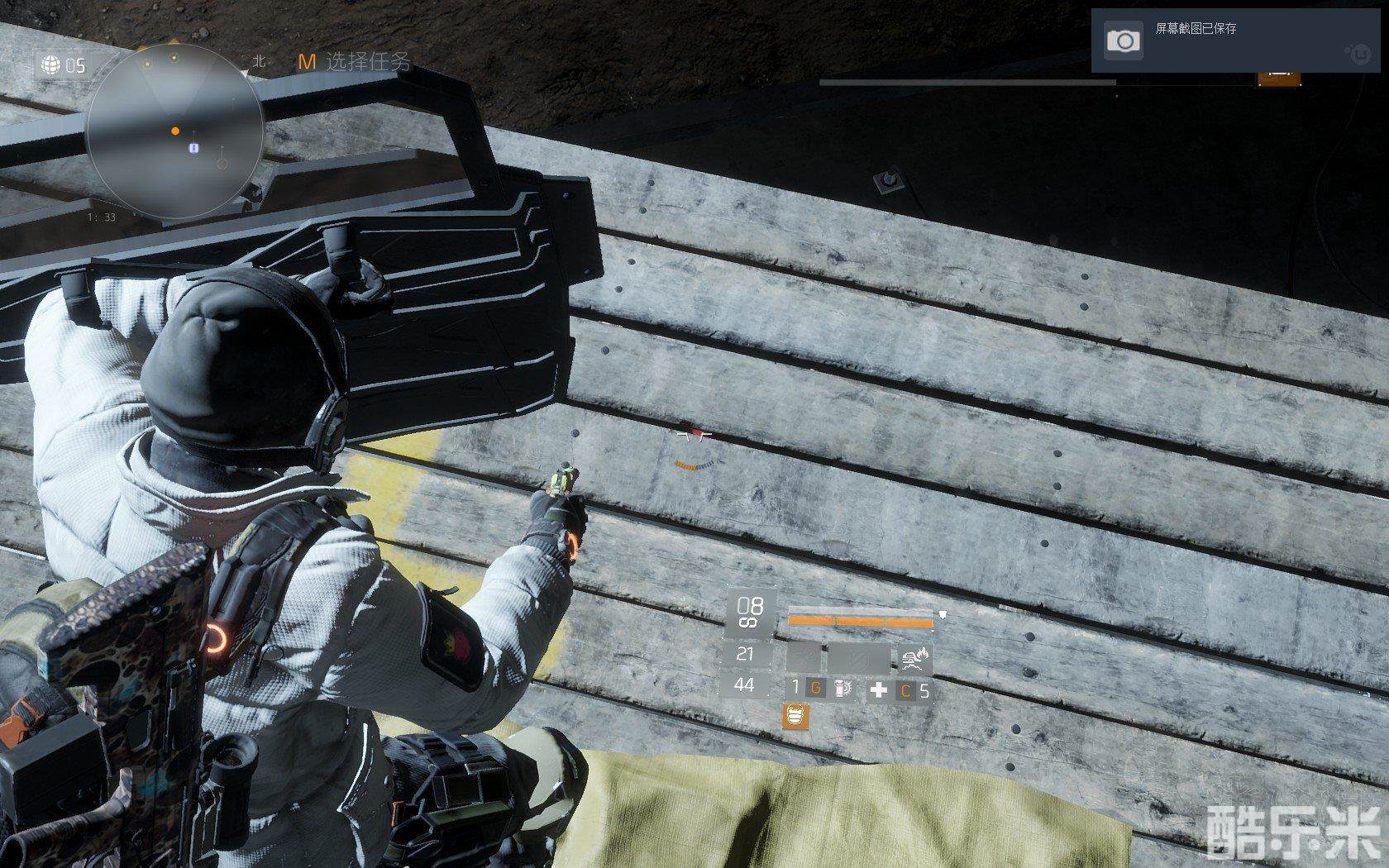Open the screenshot saved notification

1239,39
